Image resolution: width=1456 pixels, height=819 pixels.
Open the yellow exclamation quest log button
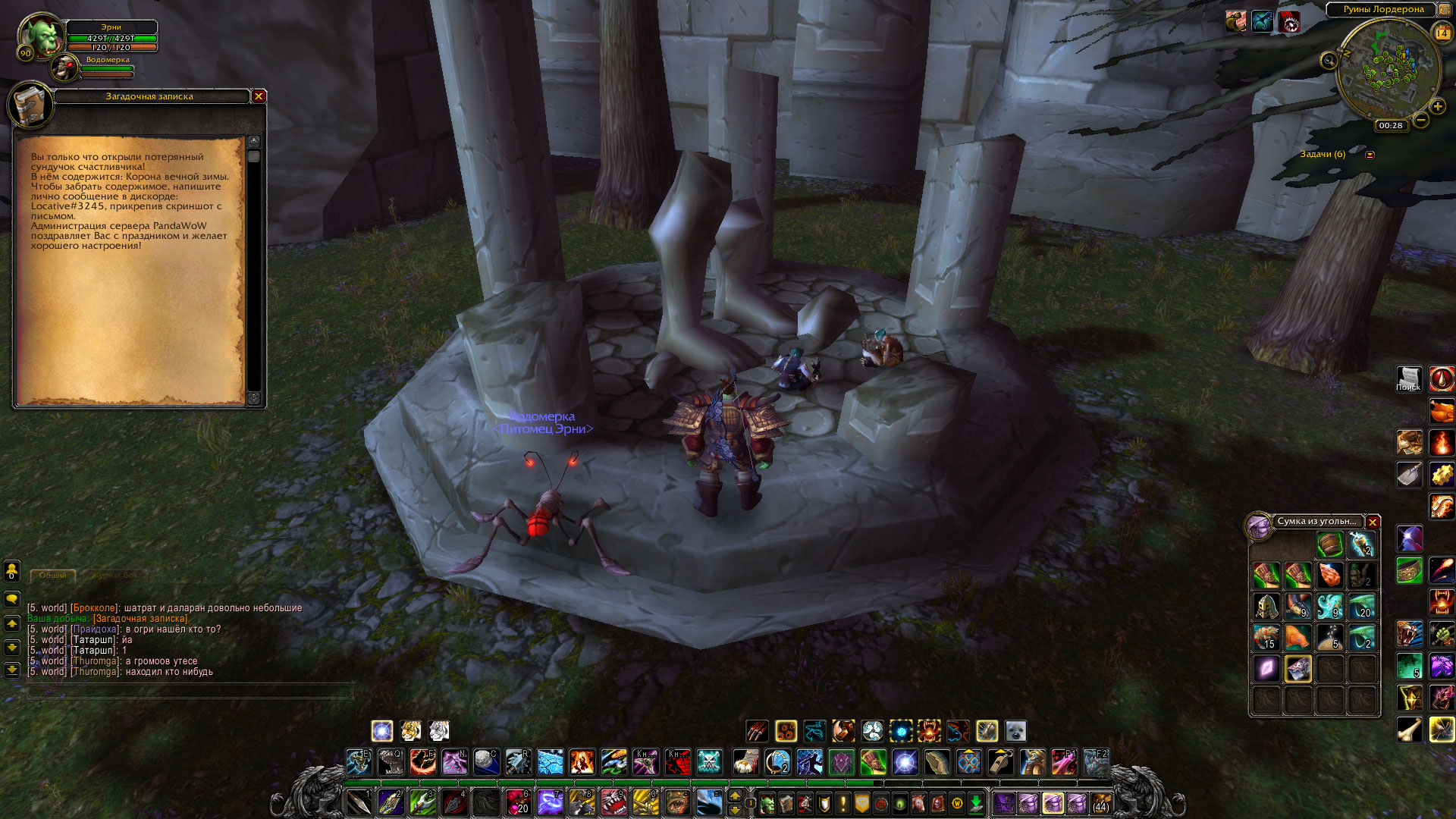843,803
